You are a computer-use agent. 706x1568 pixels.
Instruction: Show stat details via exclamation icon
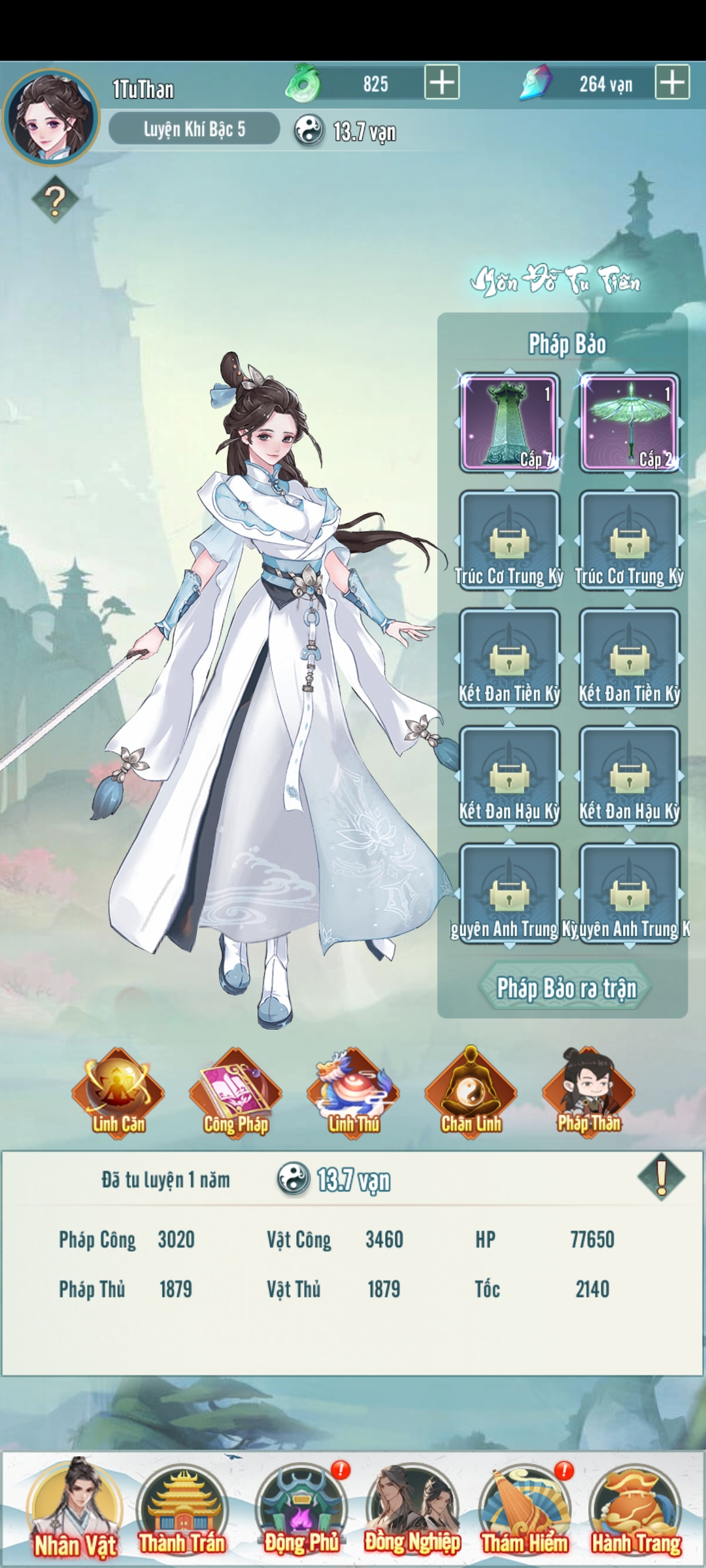tap(661, 1177)
